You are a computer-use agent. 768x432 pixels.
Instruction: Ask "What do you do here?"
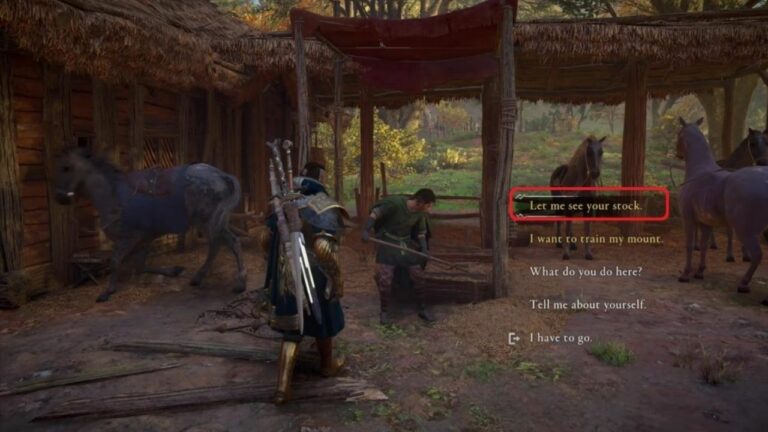585,272
